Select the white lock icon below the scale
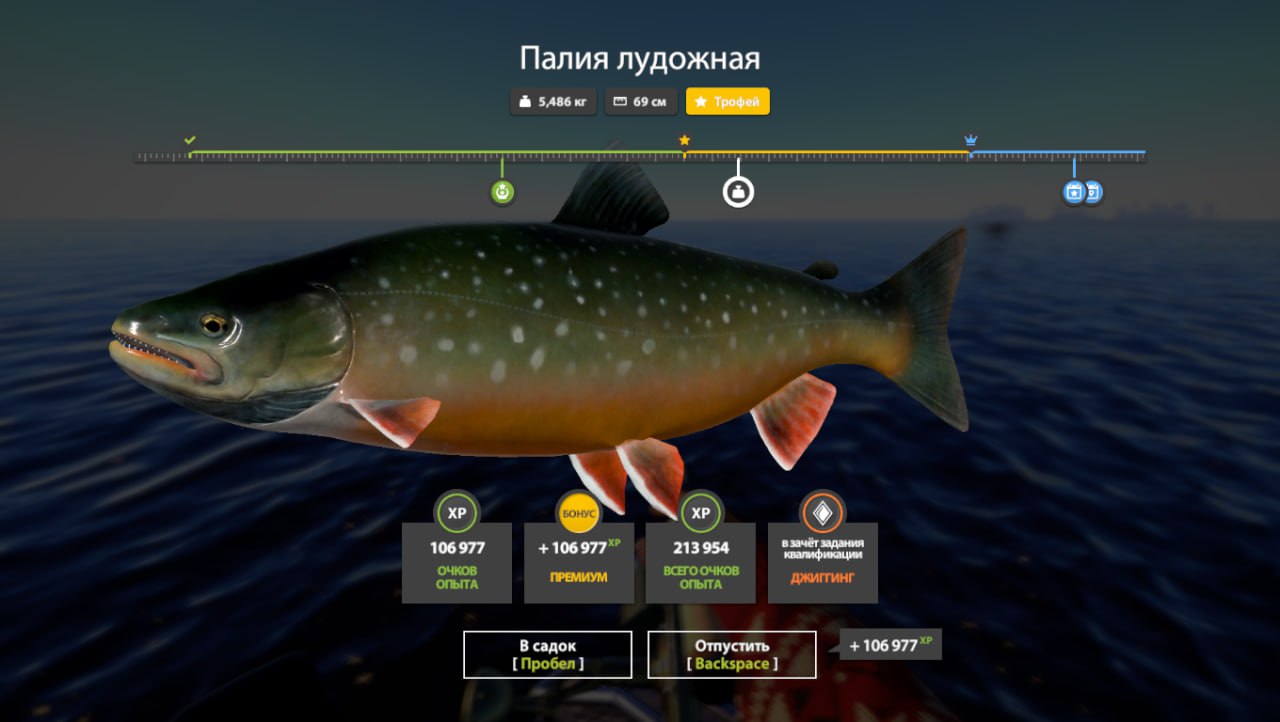1280x722 pixels. [738, 192]
